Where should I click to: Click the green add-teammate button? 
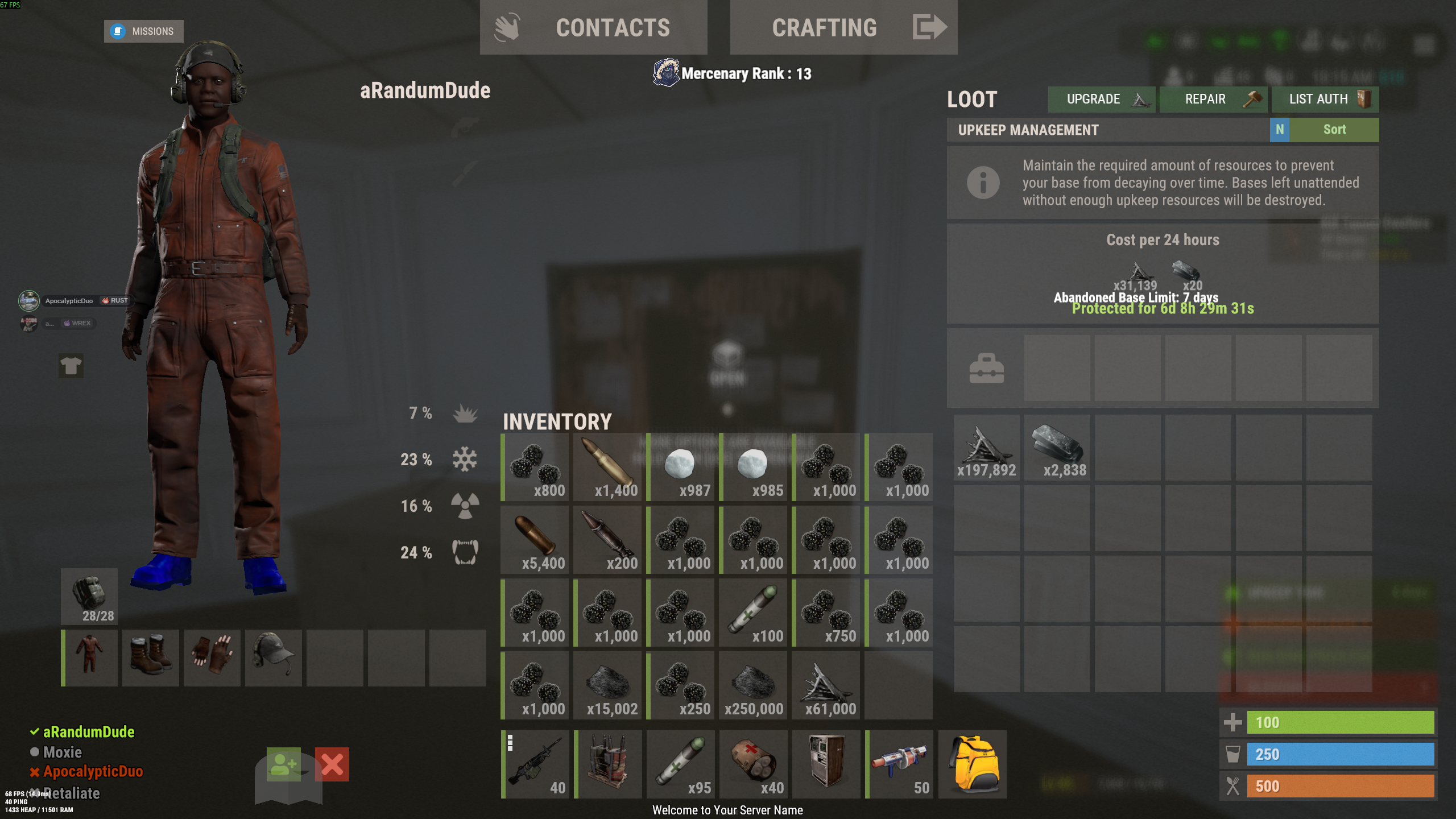pyautogui.click(x=283, y=764)
